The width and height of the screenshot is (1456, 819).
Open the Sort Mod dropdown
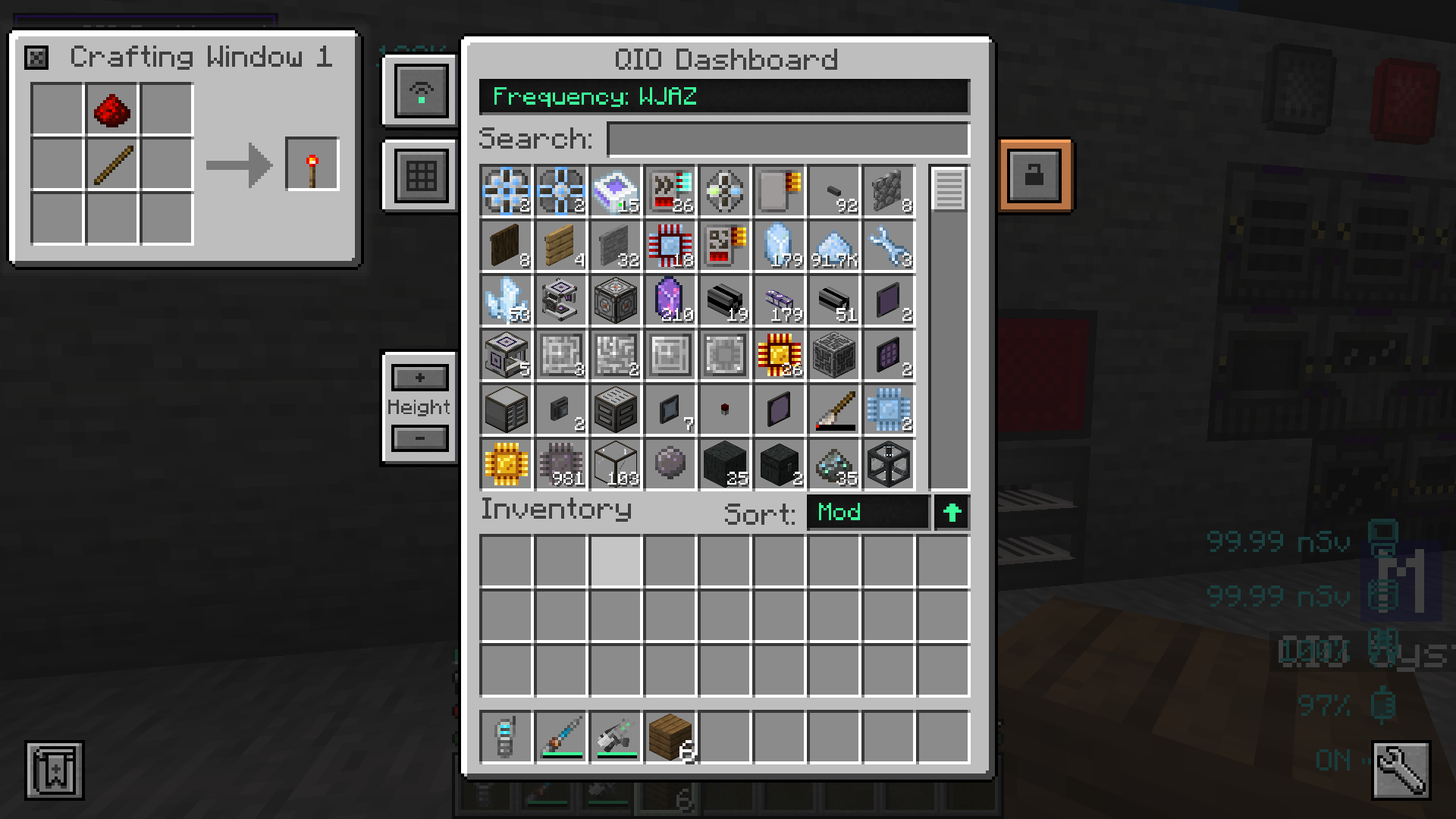click(867, 513)
